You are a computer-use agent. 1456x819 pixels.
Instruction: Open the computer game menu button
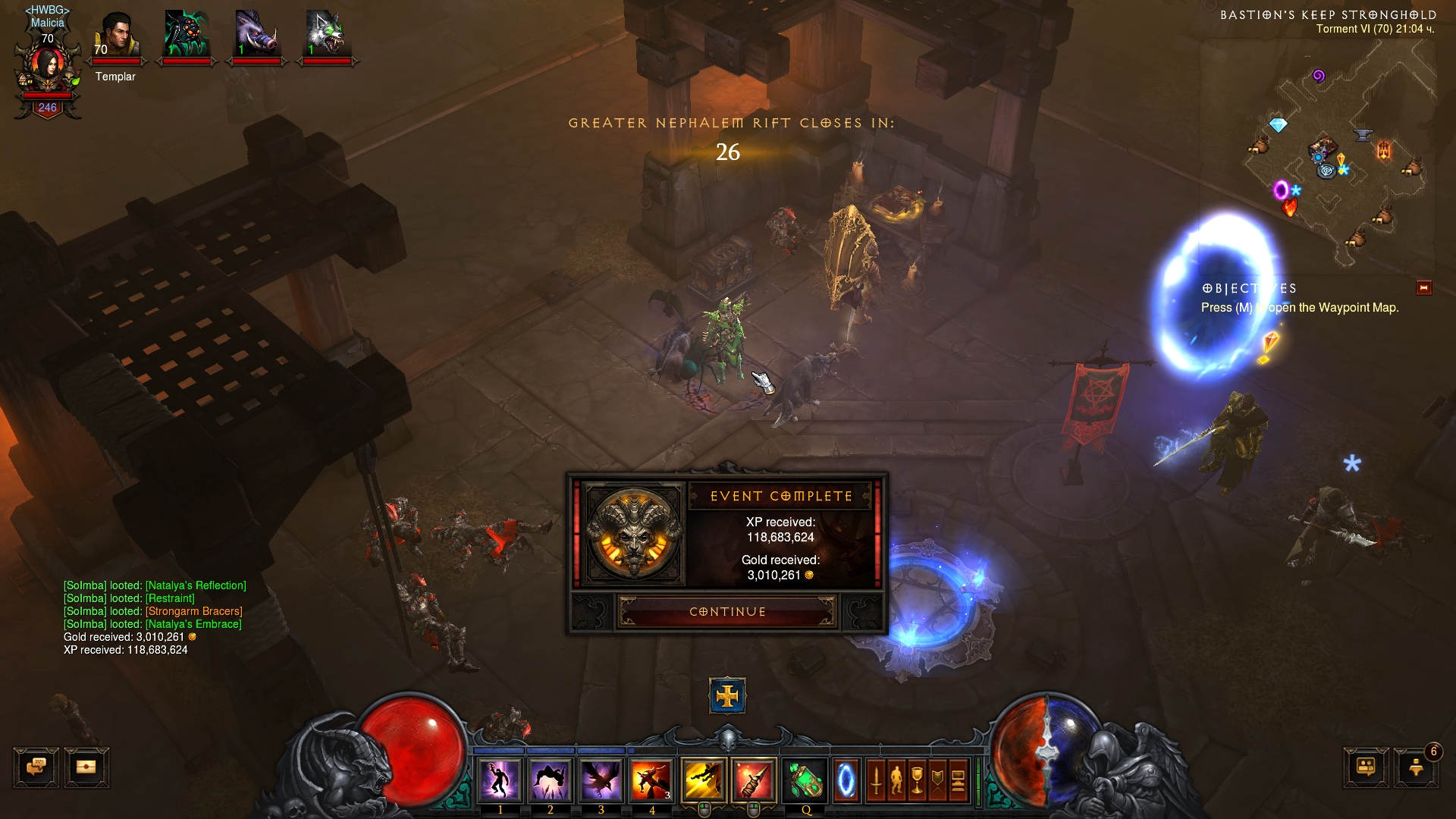(x=958, y=780)
